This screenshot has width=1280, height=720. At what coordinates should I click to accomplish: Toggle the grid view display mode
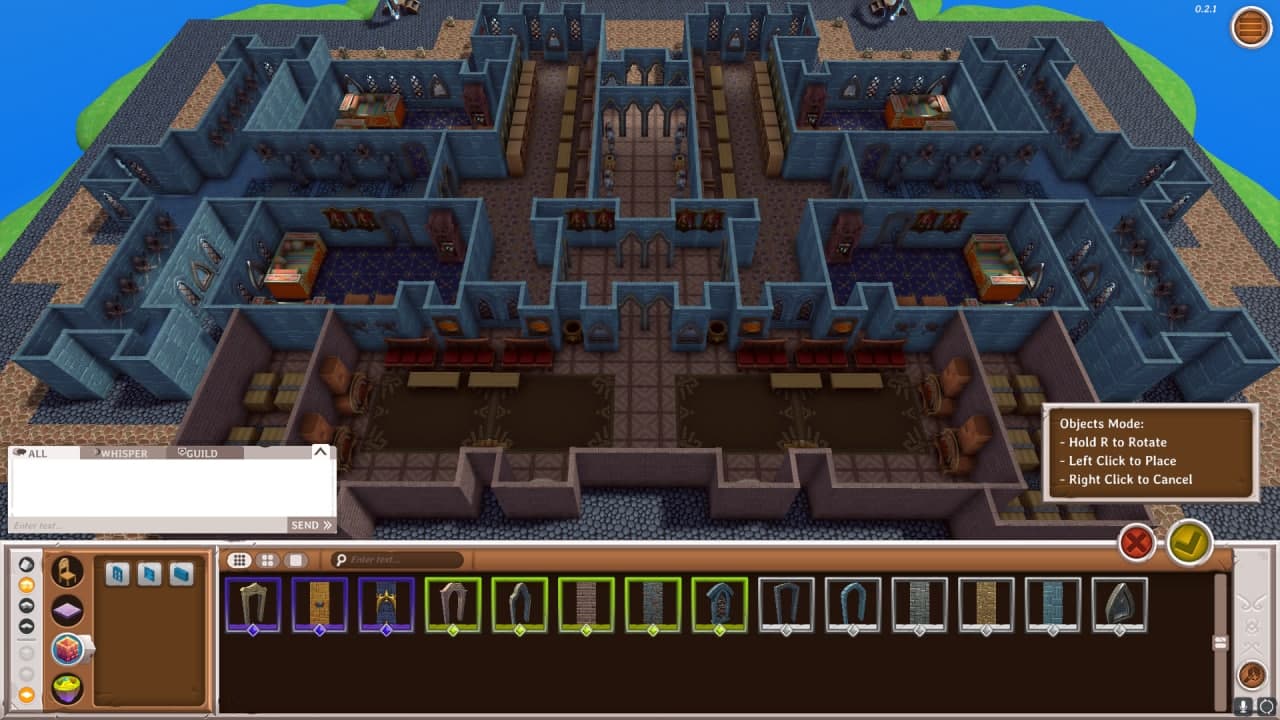(x=240, y=559)
